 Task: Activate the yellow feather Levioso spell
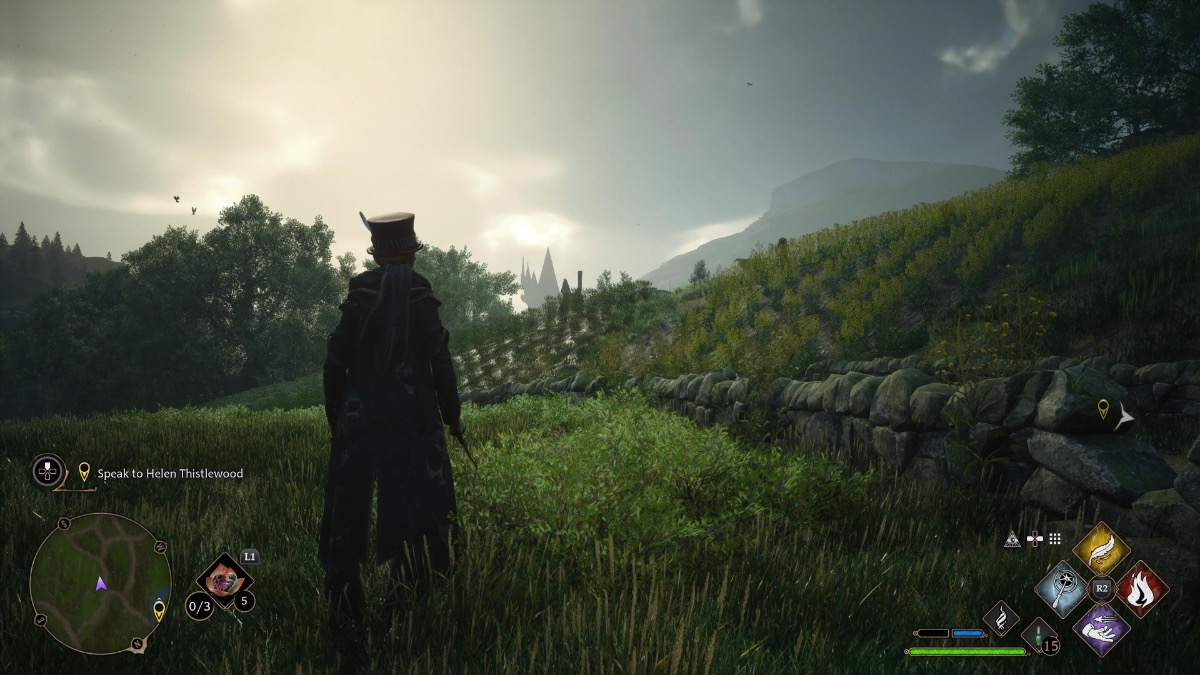1101,549
